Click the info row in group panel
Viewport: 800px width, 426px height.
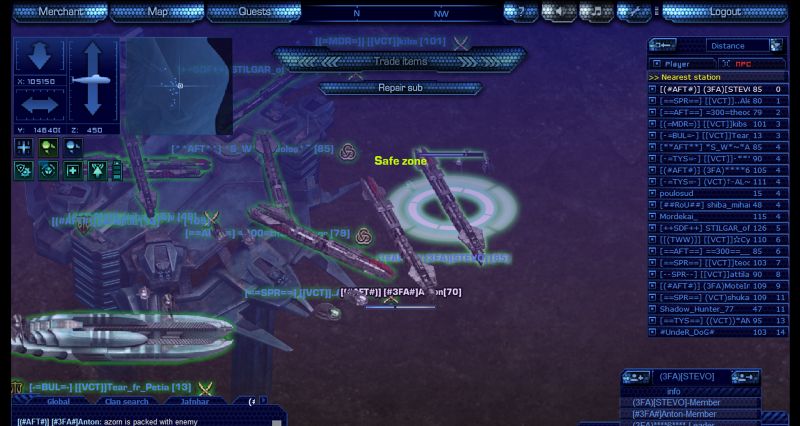[674, 391]
